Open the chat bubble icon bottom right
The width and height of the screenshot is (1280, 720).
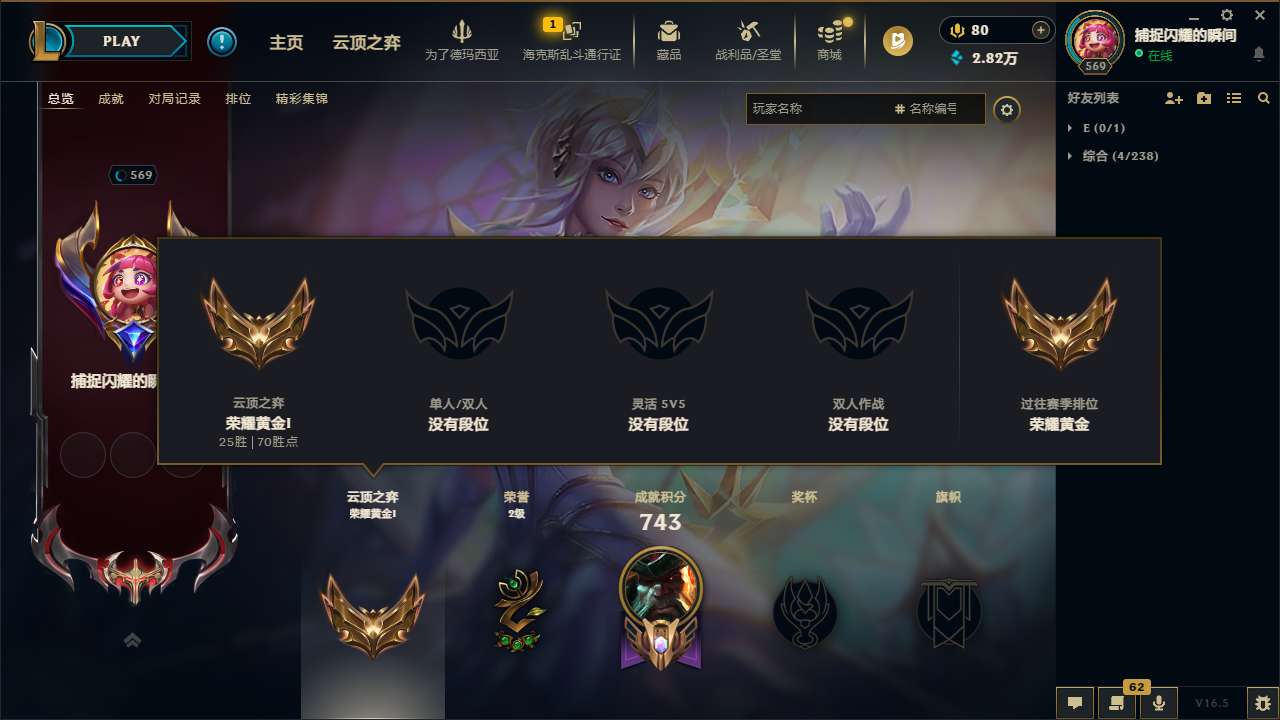click(x=1074, y=703)
